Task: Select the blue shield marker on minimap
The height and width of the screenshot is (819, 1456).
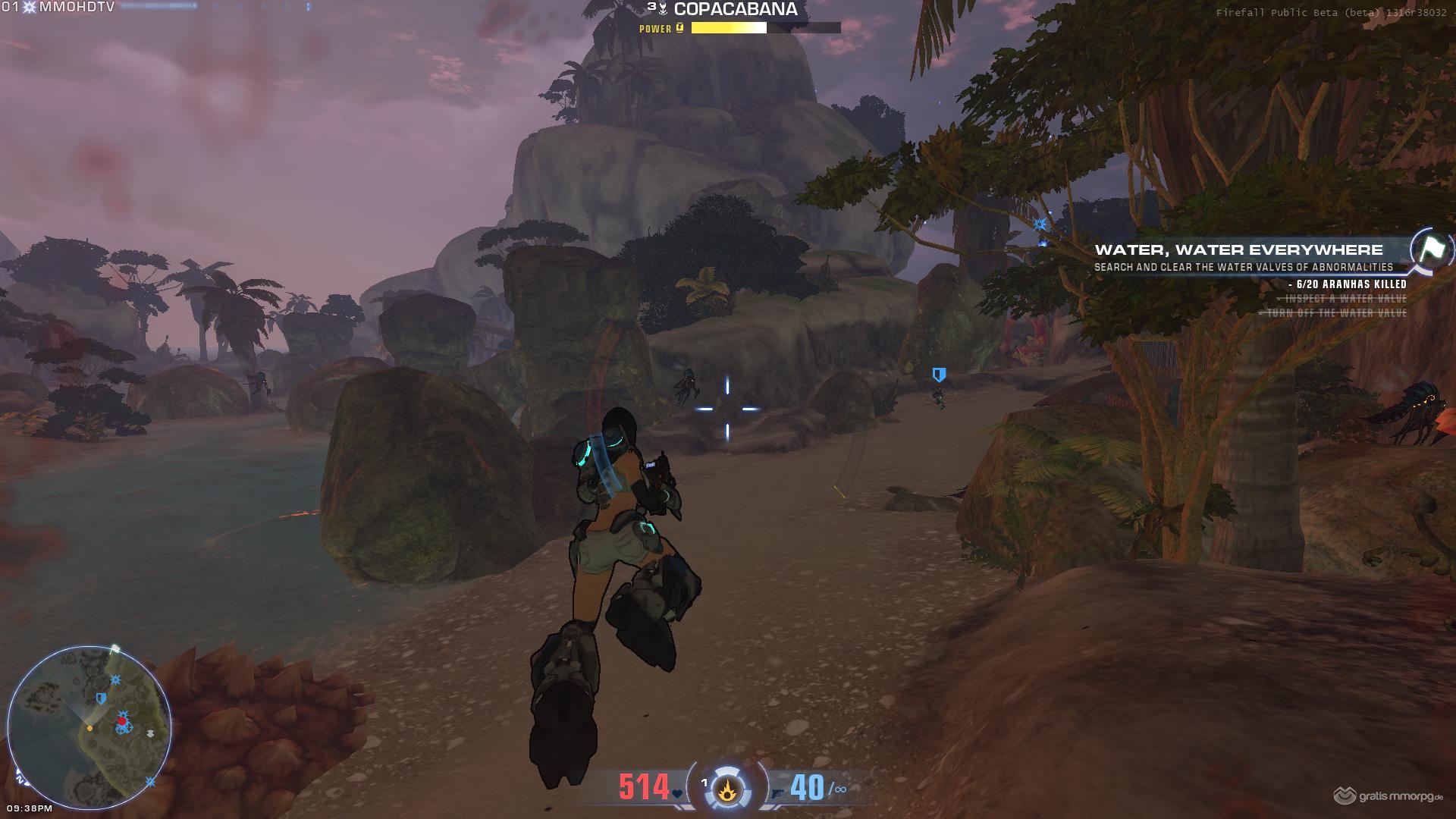Action: pyautogui.click(x=101, y=698)
